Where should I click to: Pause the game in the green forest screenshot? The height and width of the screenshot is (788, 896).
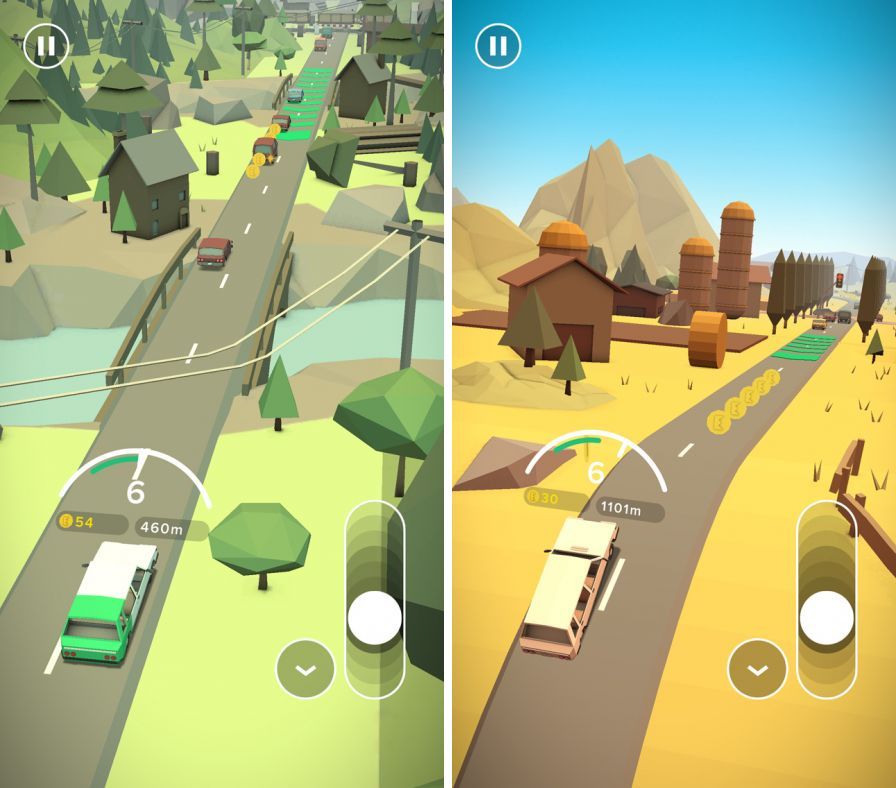[46, 46]
